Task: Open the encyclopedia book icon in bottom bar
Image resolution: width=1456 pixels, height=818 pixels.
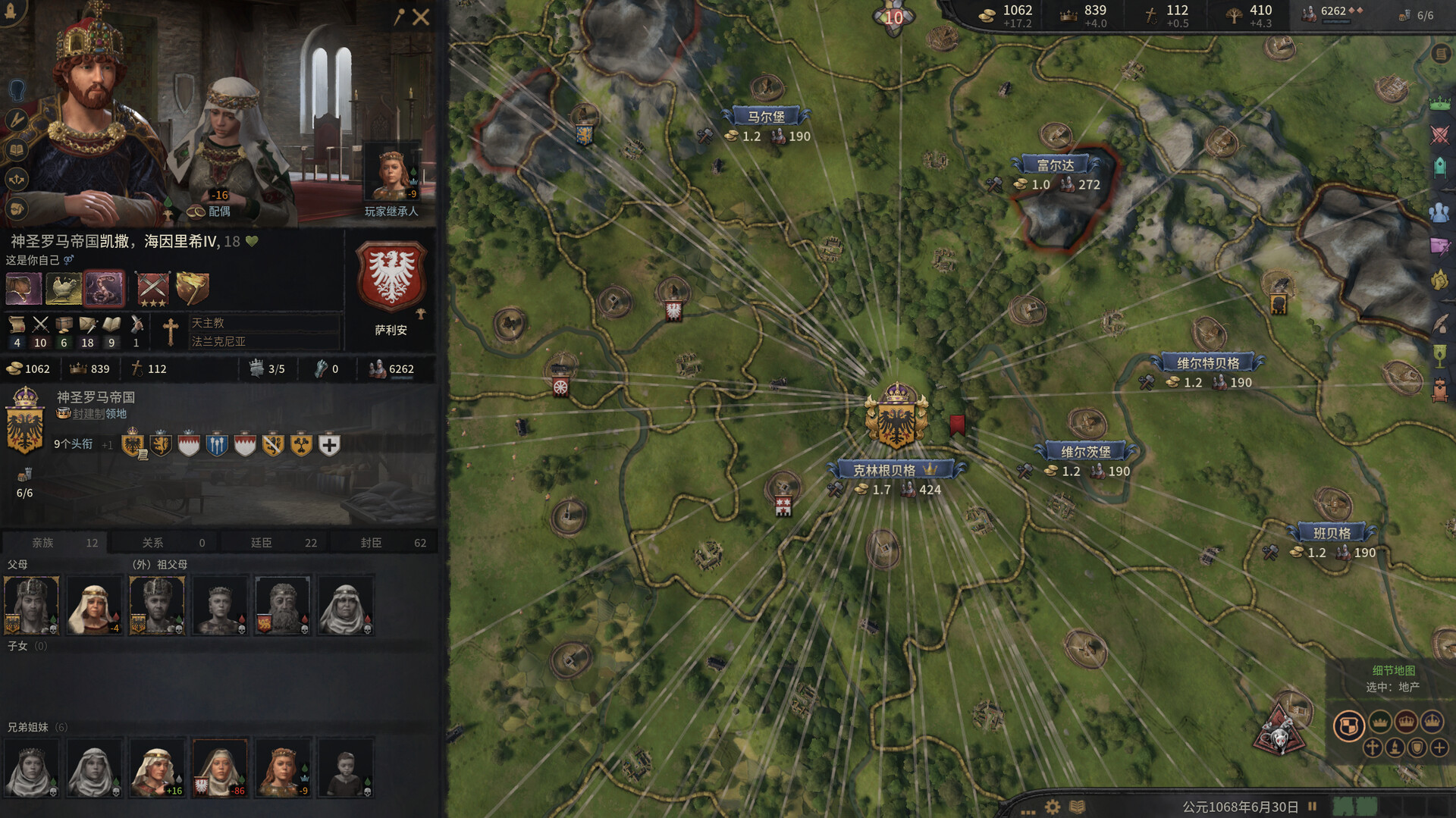Action: (x=1078, y=806)
